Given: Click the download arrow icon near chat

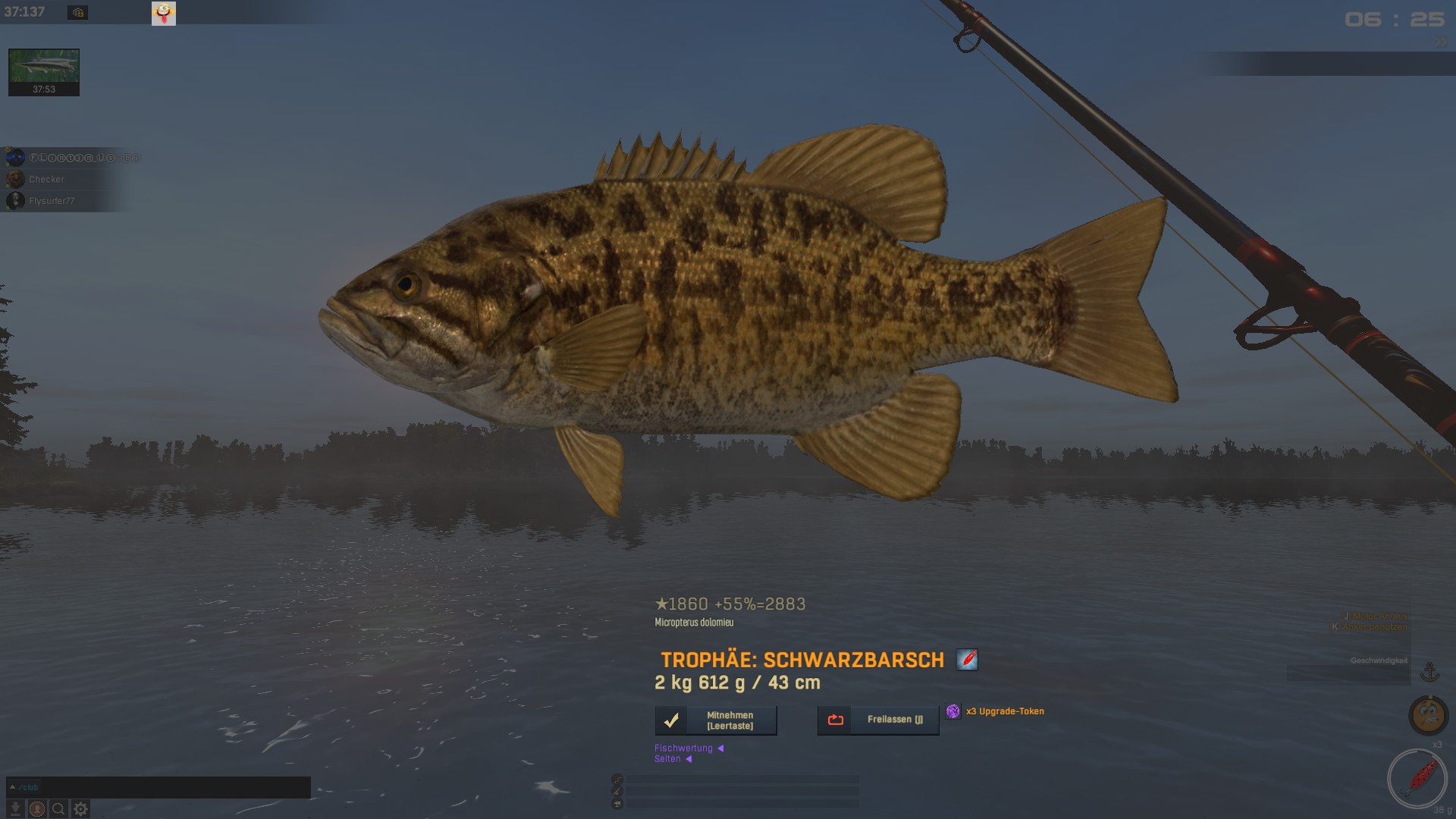Looking at the screenshot, I should click(15, 809).
